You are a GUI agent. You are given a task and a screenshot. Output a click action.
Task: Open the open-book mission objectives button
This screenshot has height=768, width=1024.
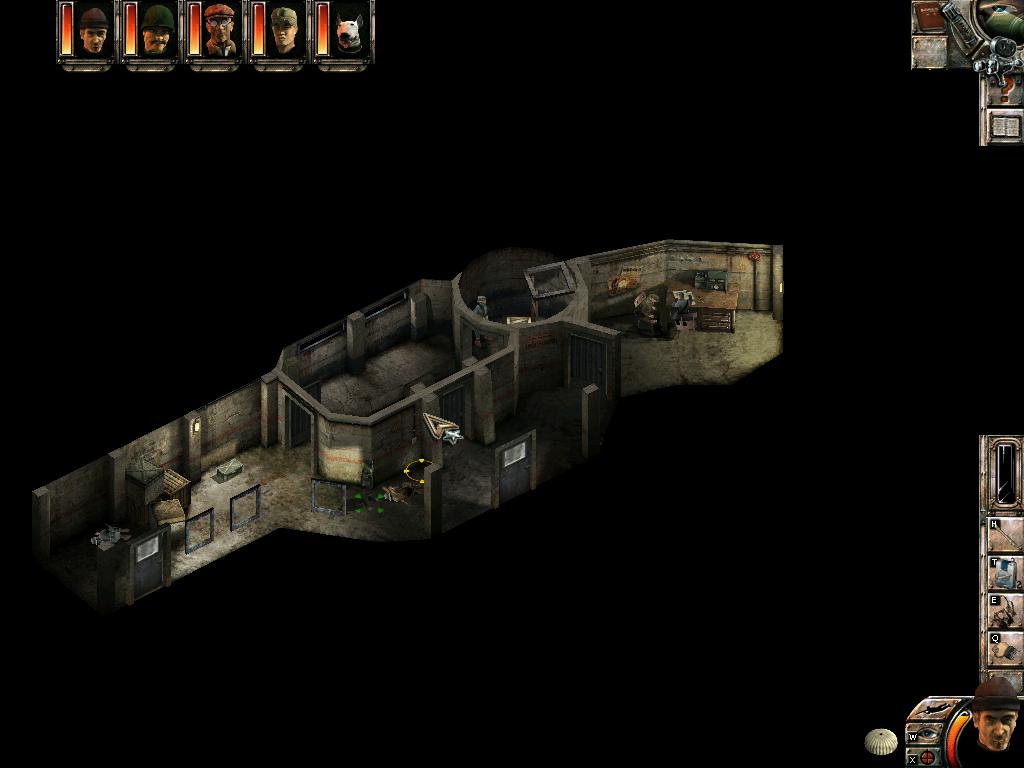1004,127
